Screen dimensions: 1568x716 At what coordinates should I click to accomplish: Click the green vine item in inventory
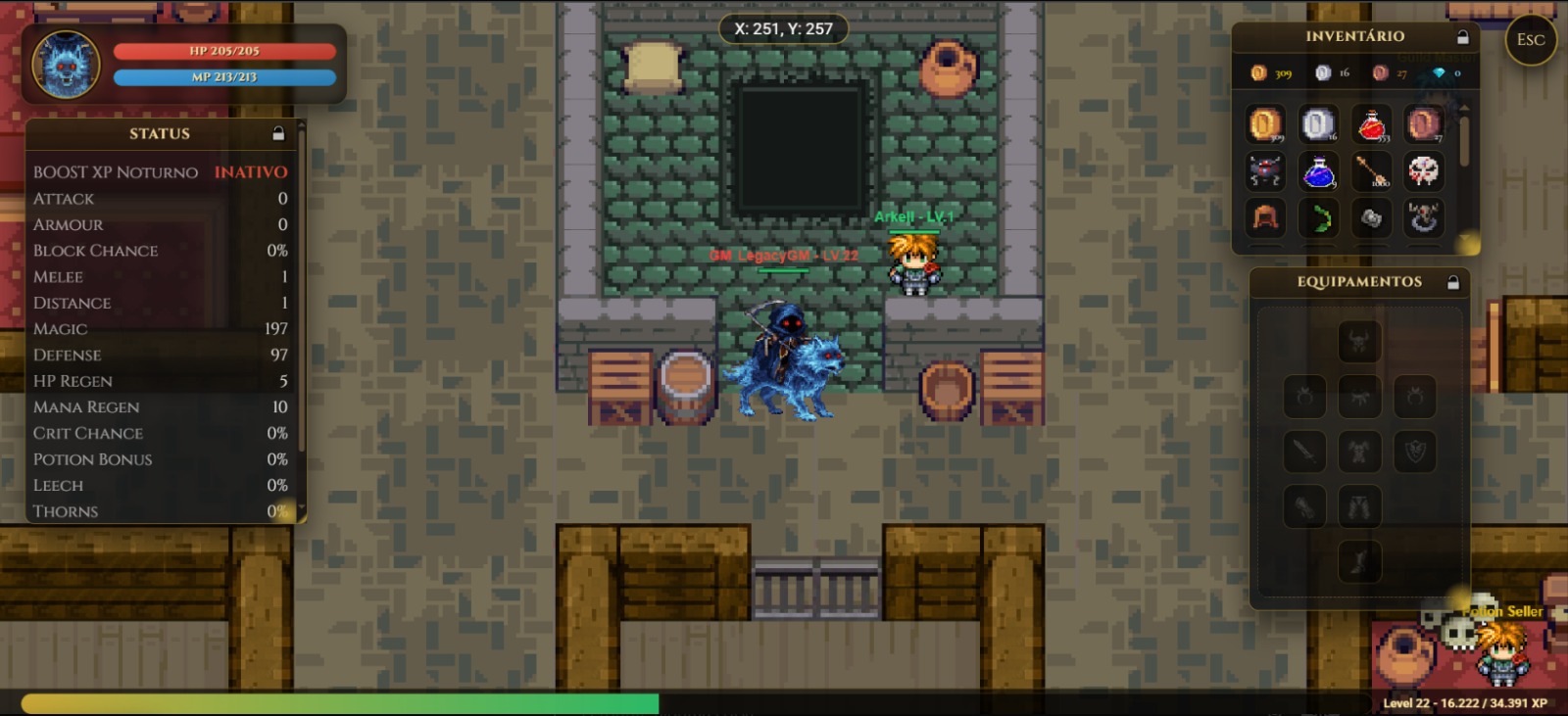[x=1318, y=218]
